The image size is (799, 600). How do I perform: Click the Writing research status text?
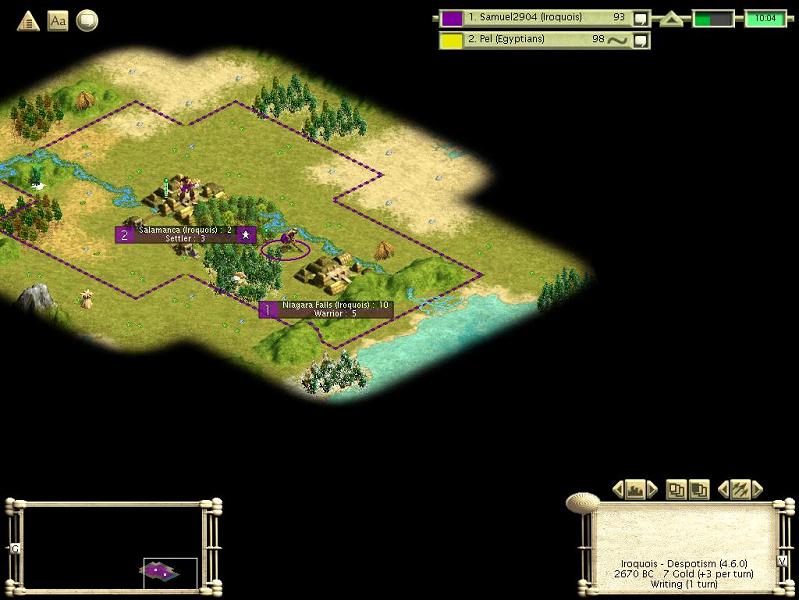coord(679,584)
